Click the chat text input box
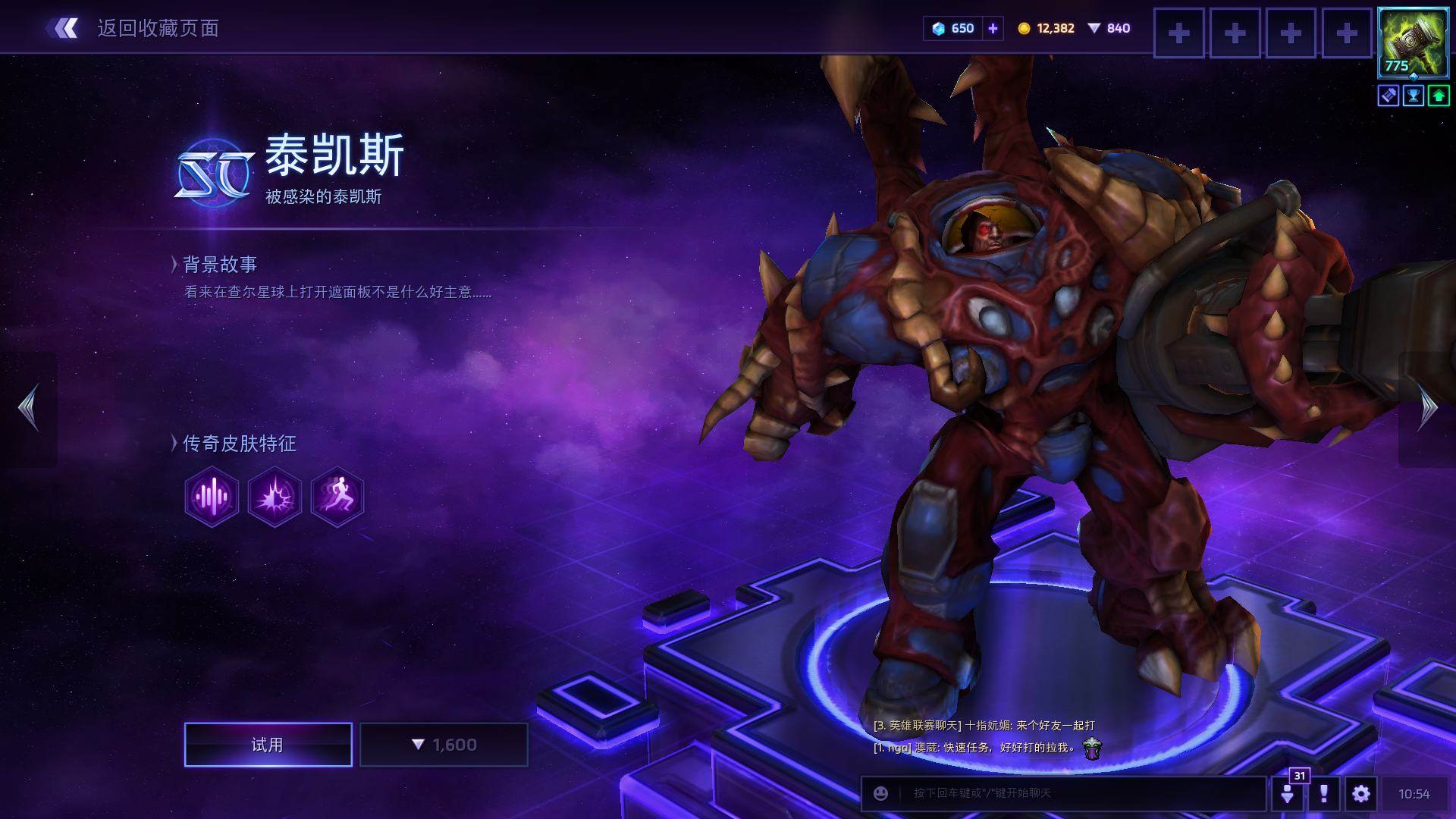1456x819 pixels. [x=1077, y=793]
